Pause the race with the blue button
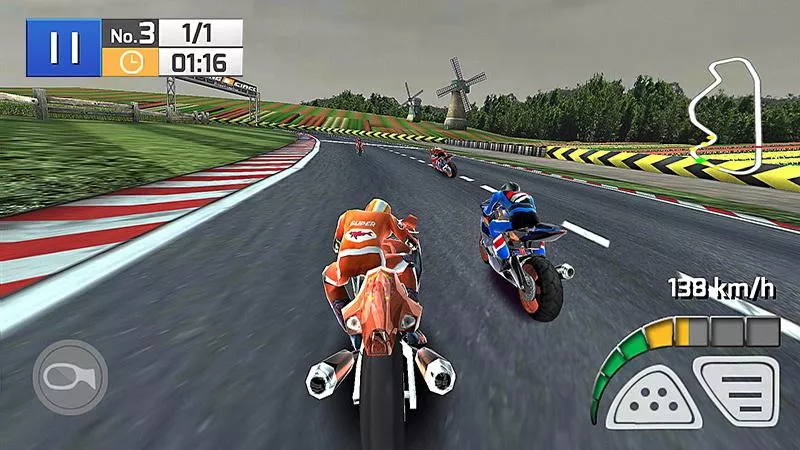800x450 pixels. pos(62,47)
